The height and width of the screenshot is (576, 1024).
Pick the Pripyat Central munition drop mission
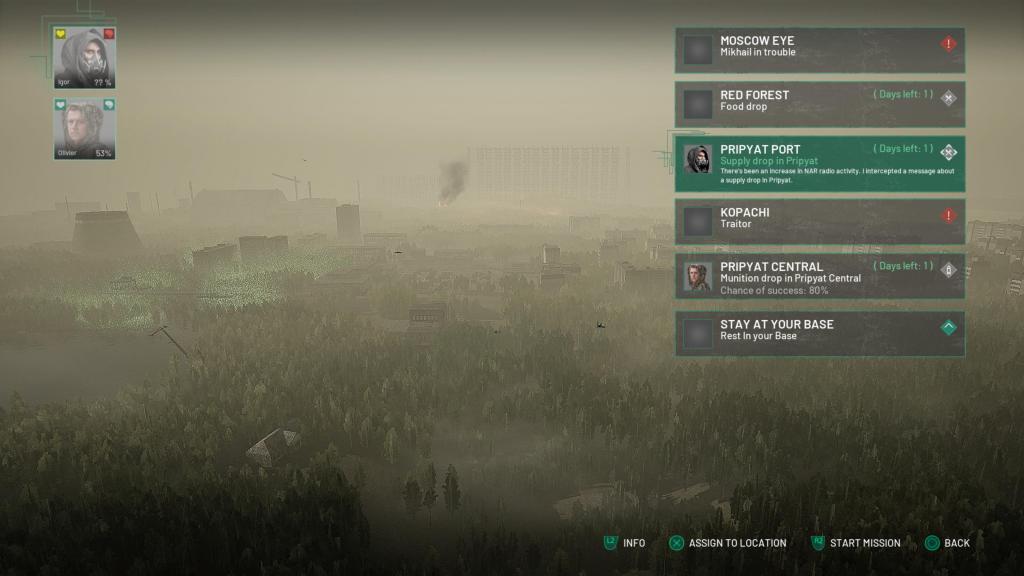pos(820,276)
